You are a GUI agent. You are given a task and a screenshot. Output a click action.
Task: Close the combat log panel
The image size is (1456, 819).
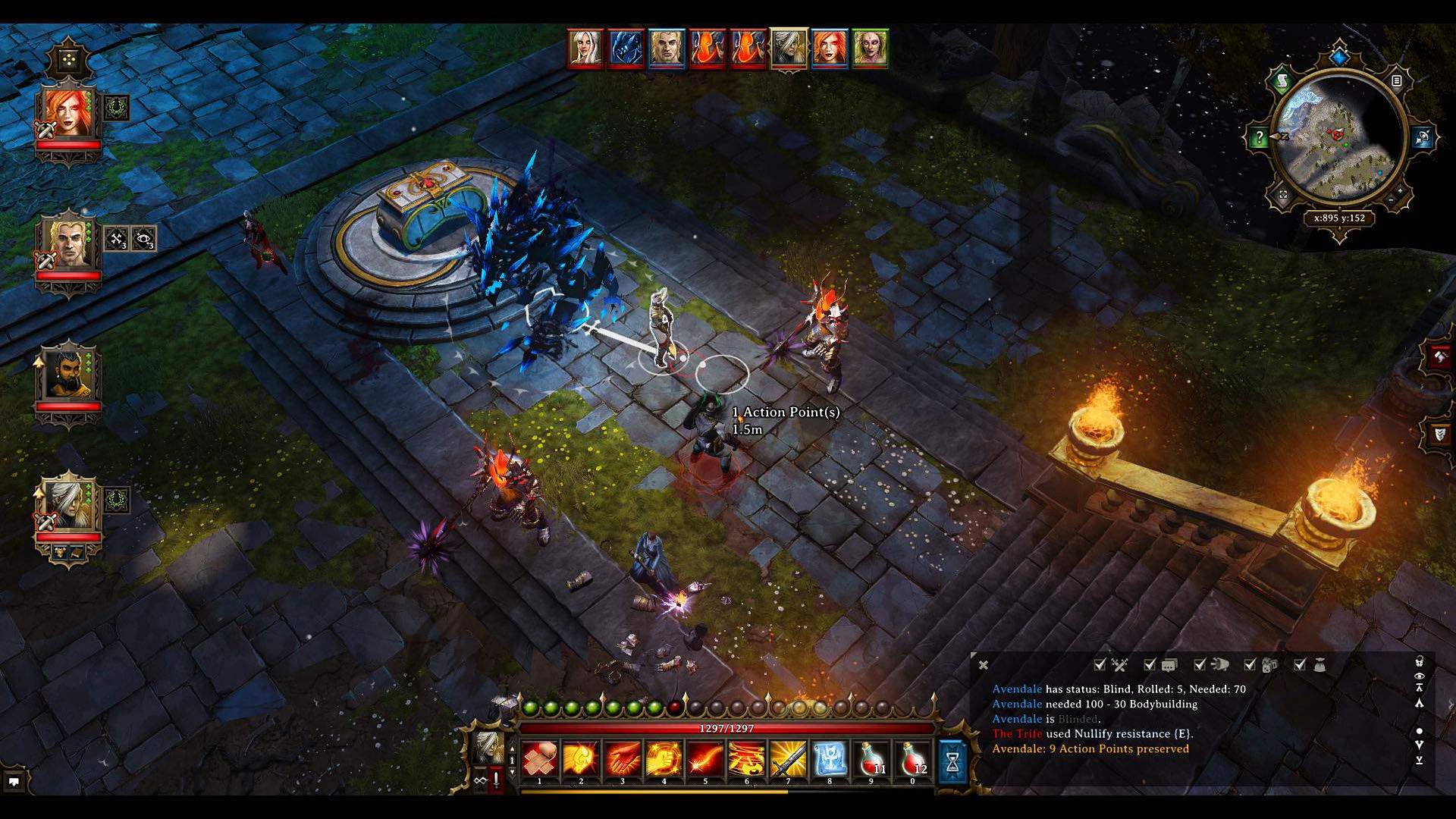click(984, 665)
